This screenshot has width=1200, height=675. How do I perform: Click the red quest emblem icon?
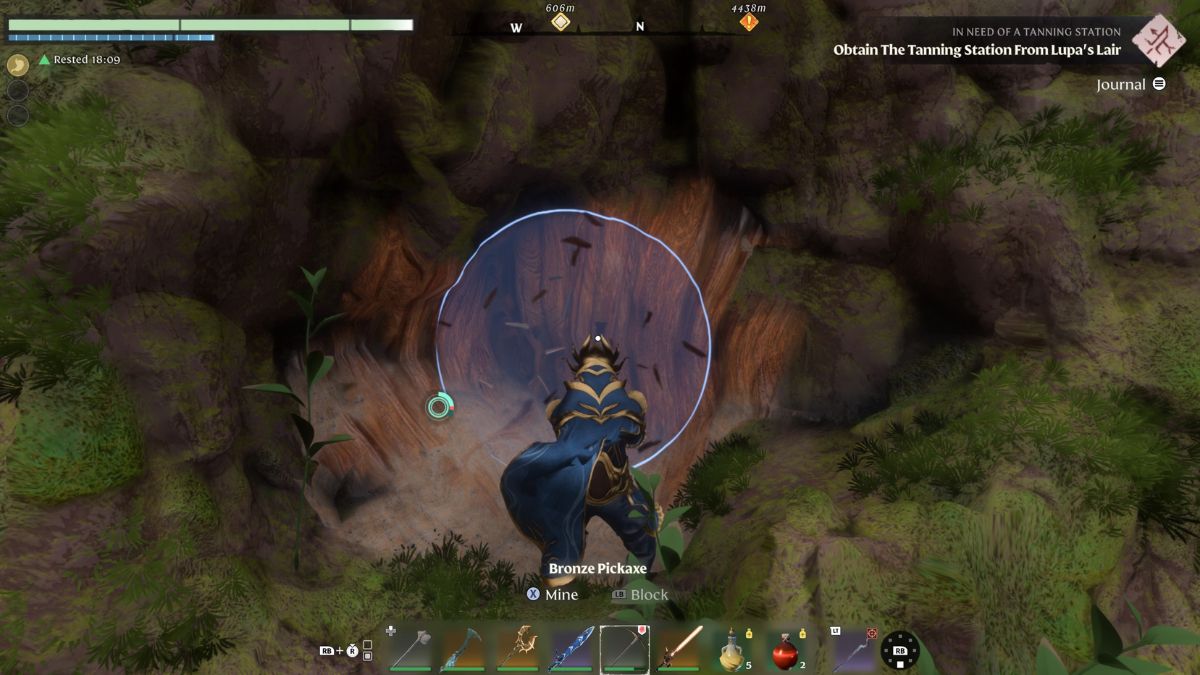[x=1158, y=39]
